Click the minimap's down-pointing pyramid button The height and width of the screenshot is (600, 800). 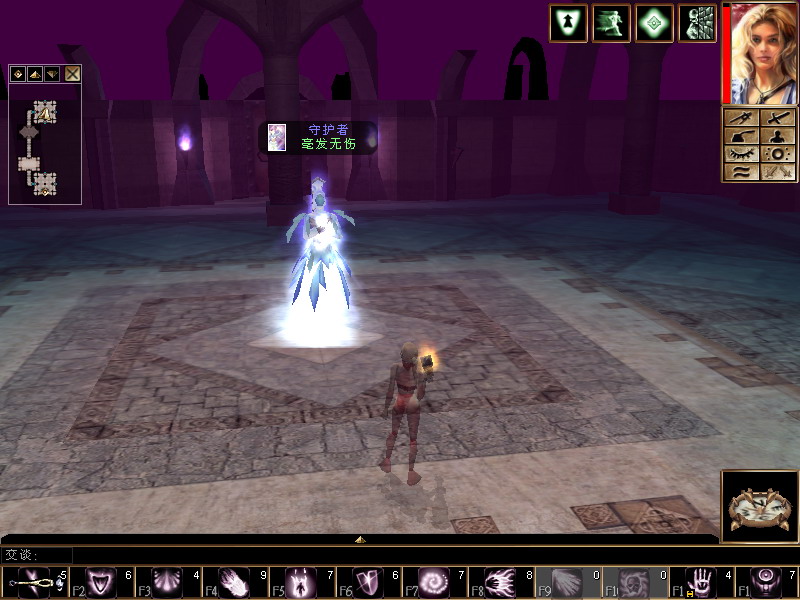click(x=52, y=74)
